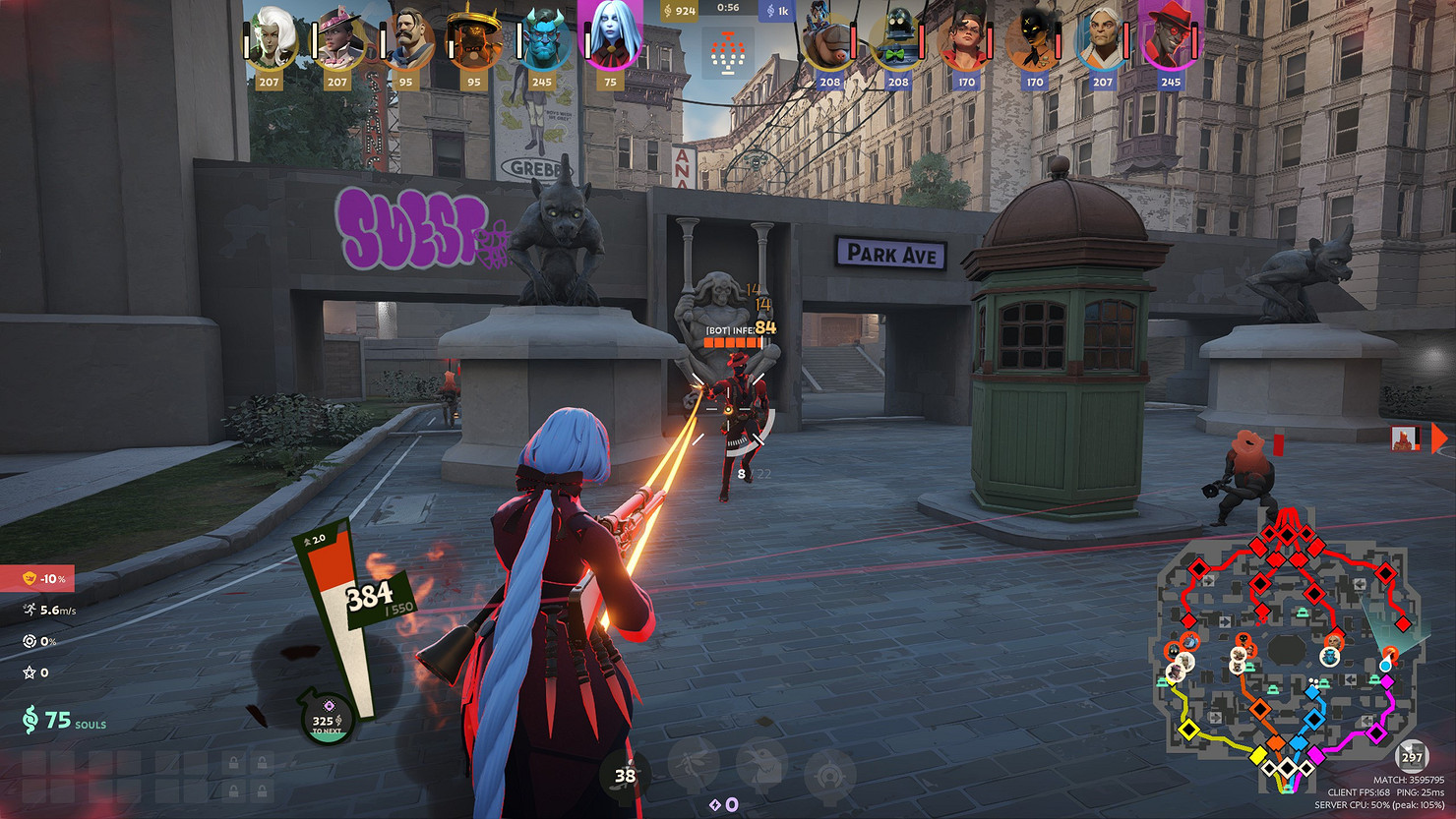Click the pale blue-haired ally portrait with magenta ring
The width and height of the screenshot is (1456, 819).
(x=611, y=39)
